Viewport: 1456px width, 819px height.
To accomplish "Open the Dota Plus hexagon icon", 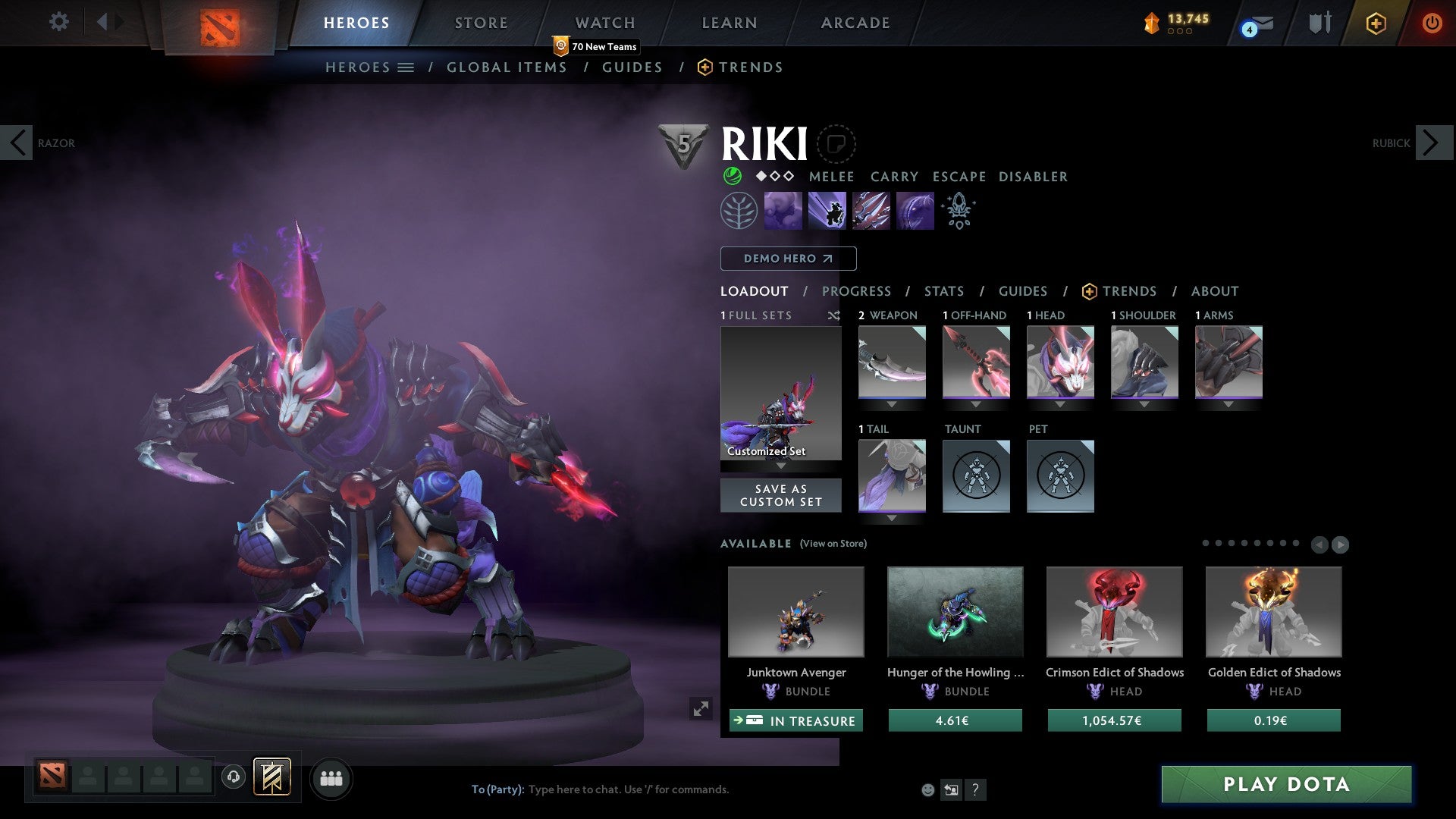I will coord(1376,23).
